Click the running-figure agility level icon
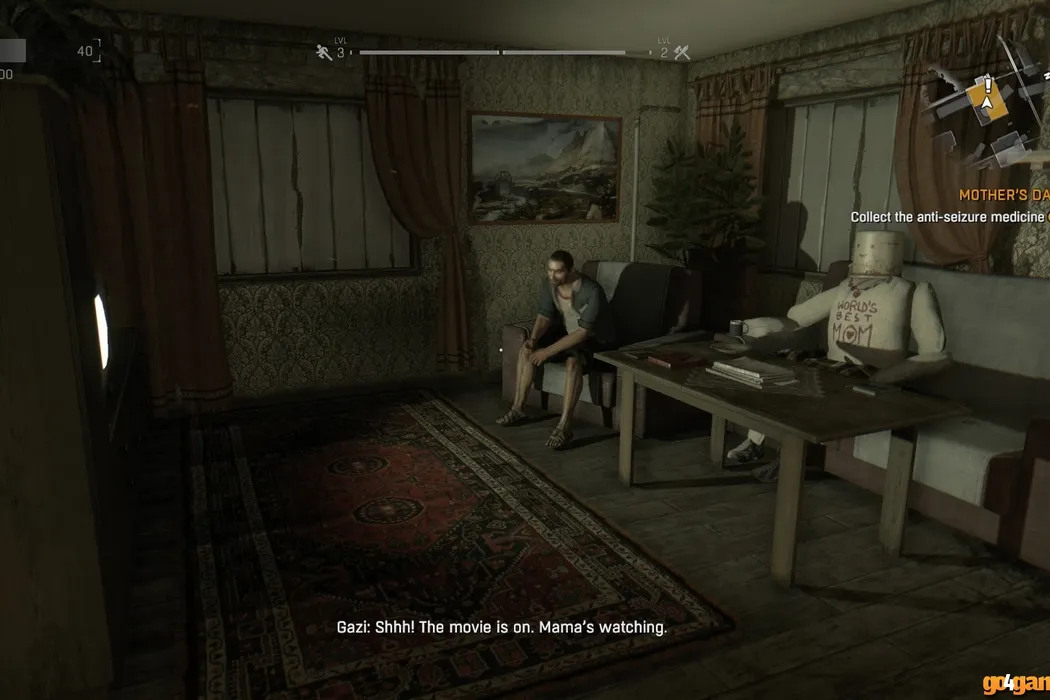The width and height of the screenshot is (1050, 700). pos(323,52)
